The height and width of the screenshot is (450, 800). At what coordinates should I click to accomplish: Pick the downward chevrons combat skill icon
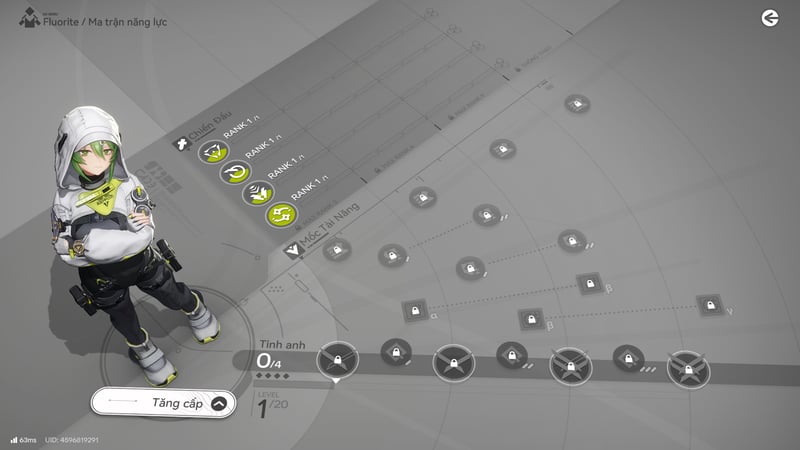pyautogui.click(x=258, y=193)
